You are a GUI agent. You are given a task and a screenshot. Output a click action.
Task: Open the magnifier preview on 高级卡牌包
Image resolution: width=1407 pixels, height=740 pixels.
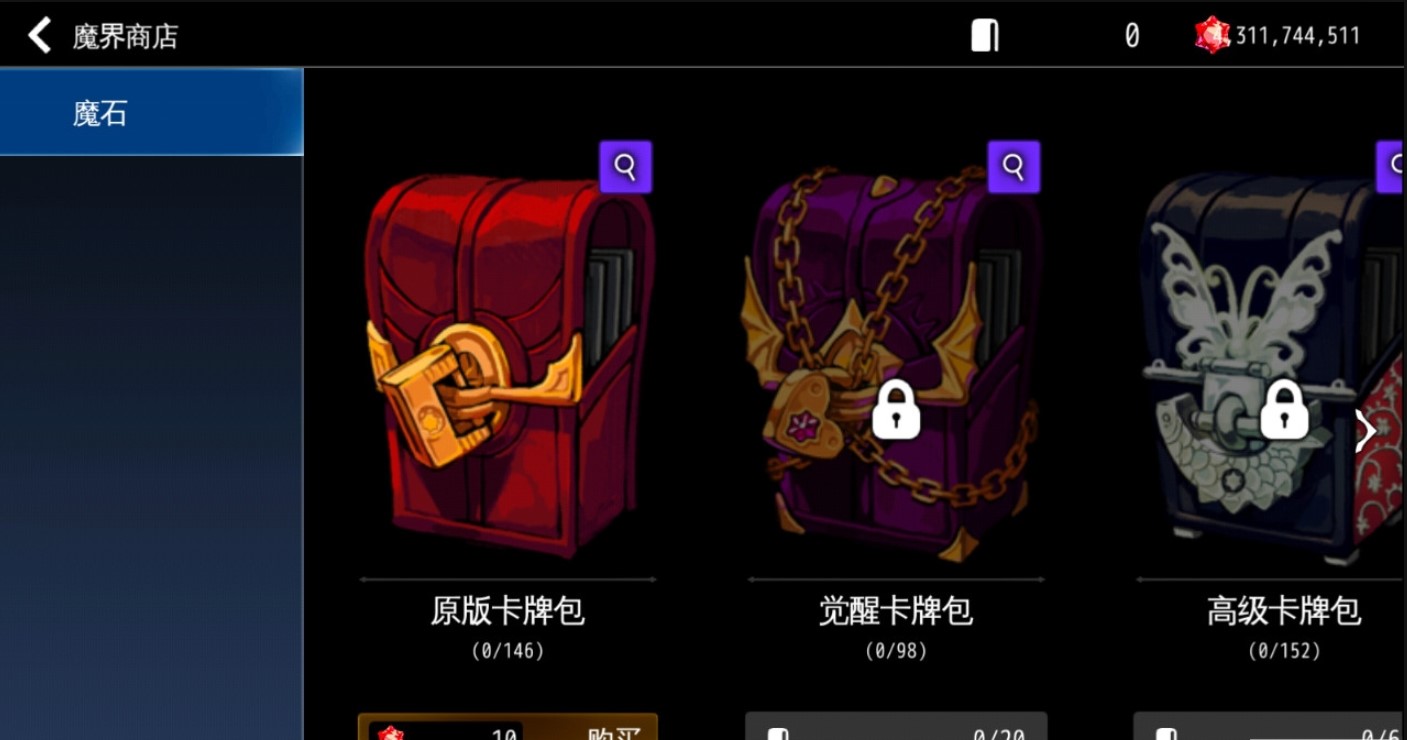[1396, 166]
